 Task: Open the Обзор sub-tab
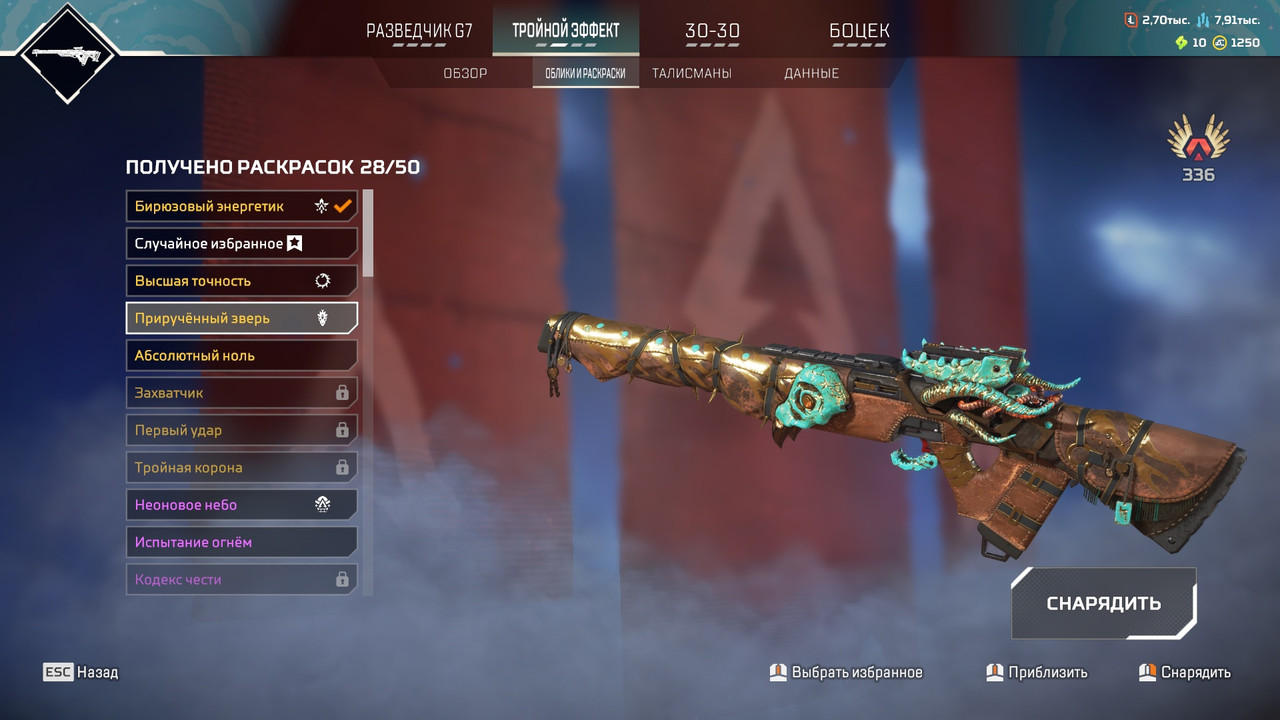point(465,73)
